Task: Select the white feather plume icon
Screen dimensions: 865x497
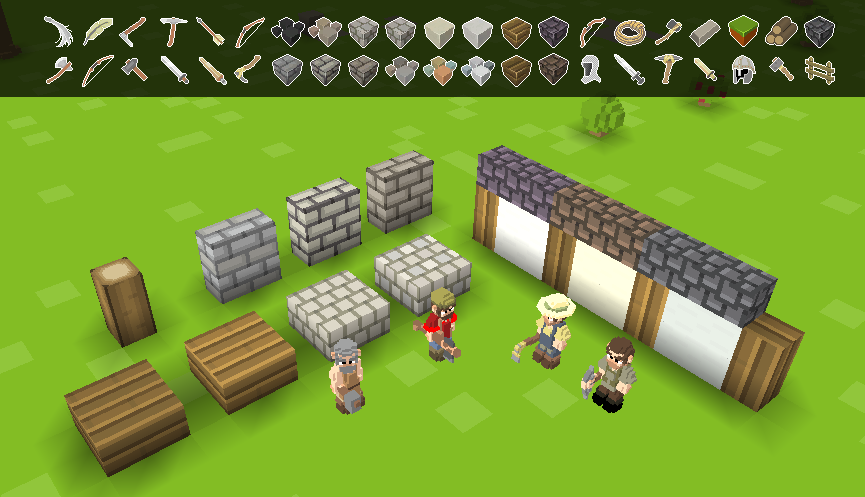Action: coord(58,32)
